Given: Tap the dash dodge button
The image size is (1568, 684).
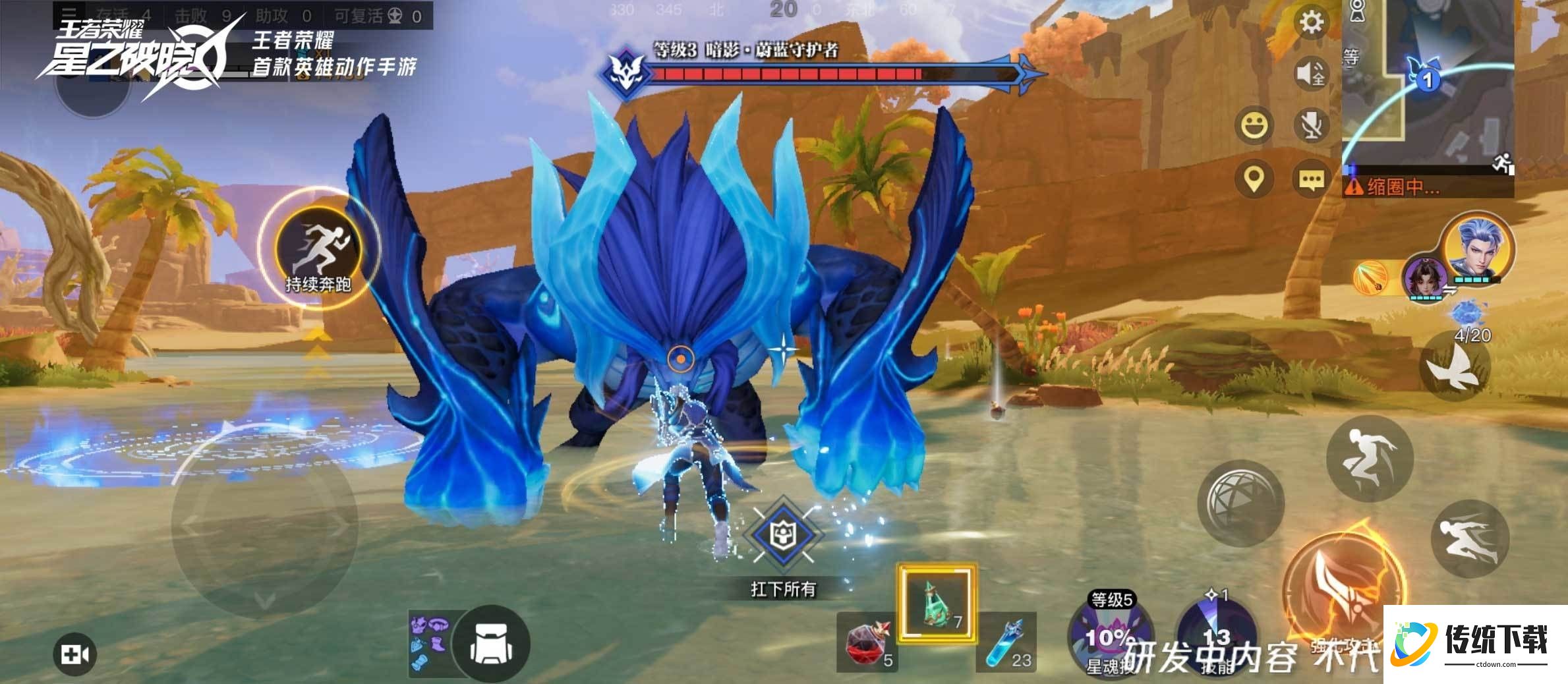Looking at the screenshot, I should (1470, 538).
